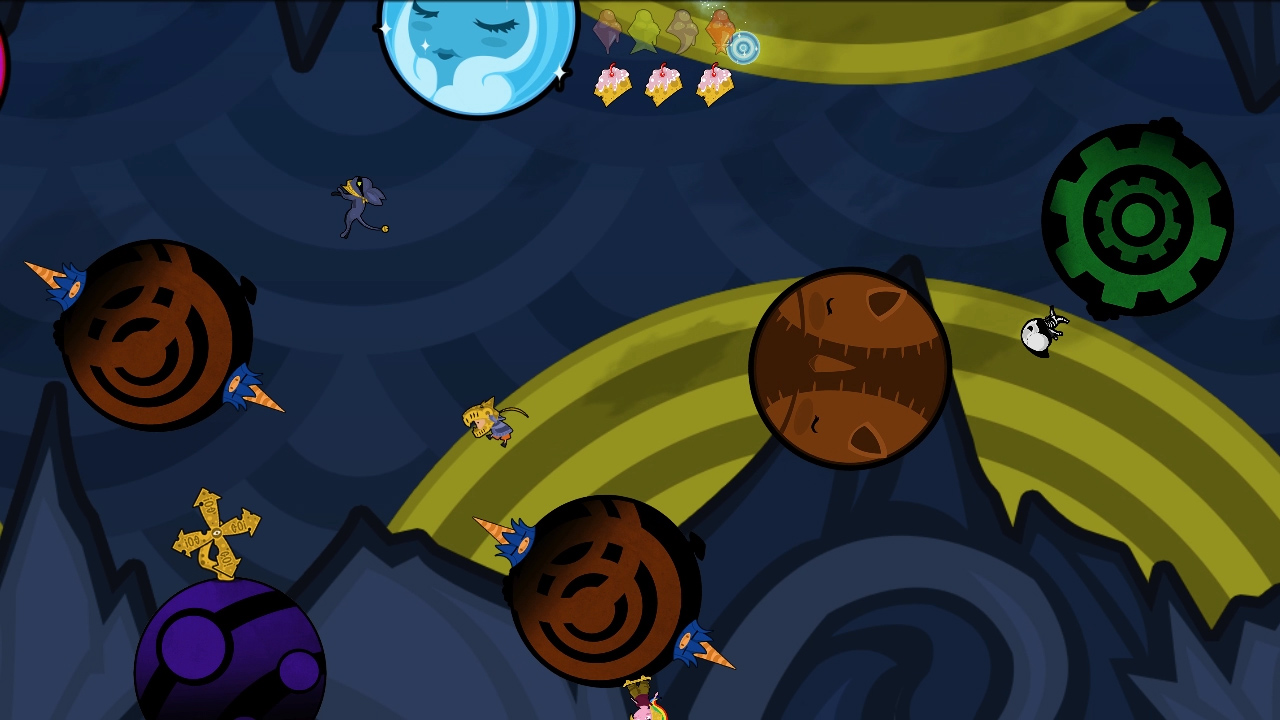Screen dimensions: 1280x720
Task: Click the yellow cat creature mid-screen
Action: click(x=485, y=423)
